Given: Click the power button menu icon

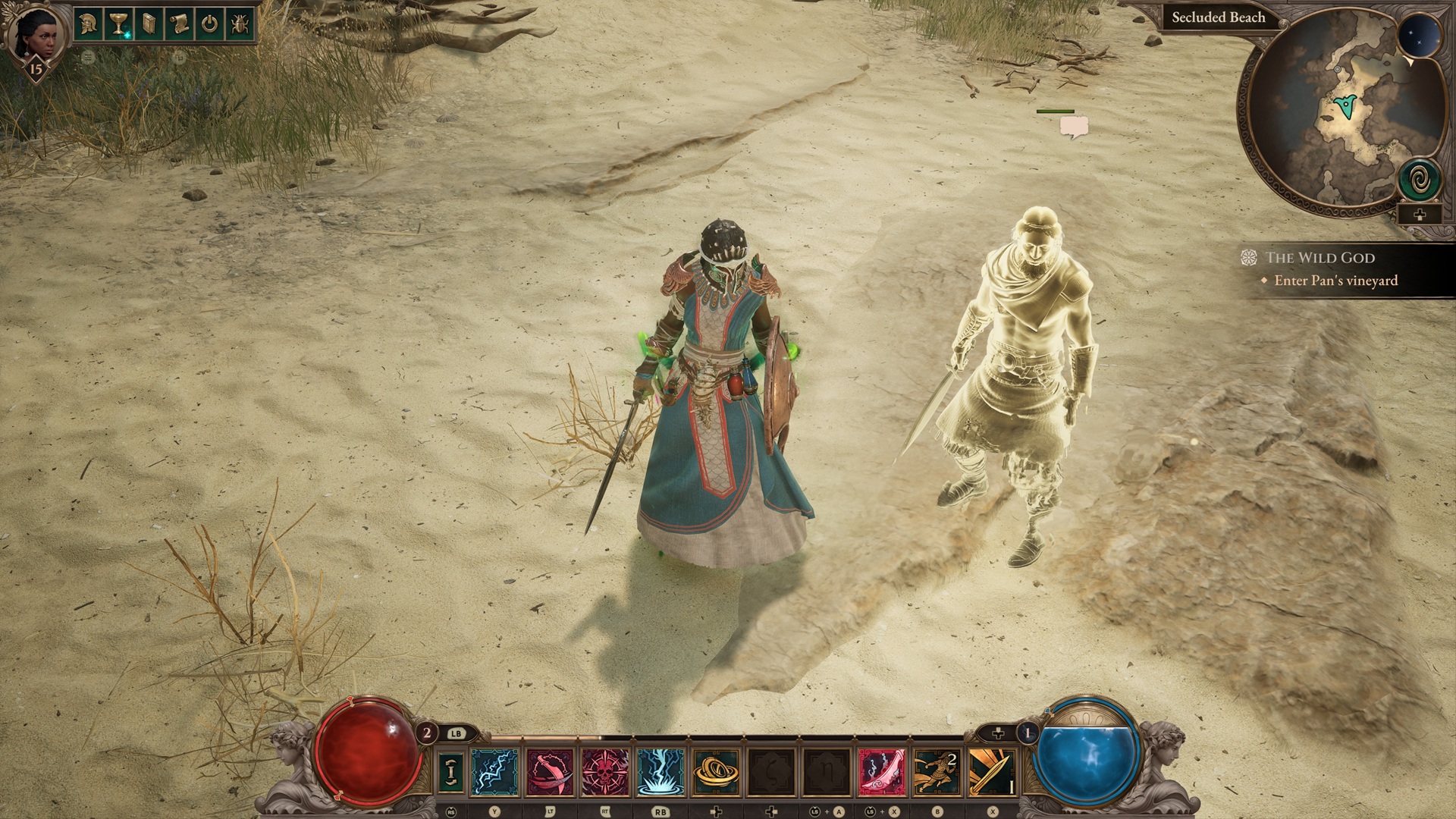Looking at the screenshot, I should pos(210,24).
